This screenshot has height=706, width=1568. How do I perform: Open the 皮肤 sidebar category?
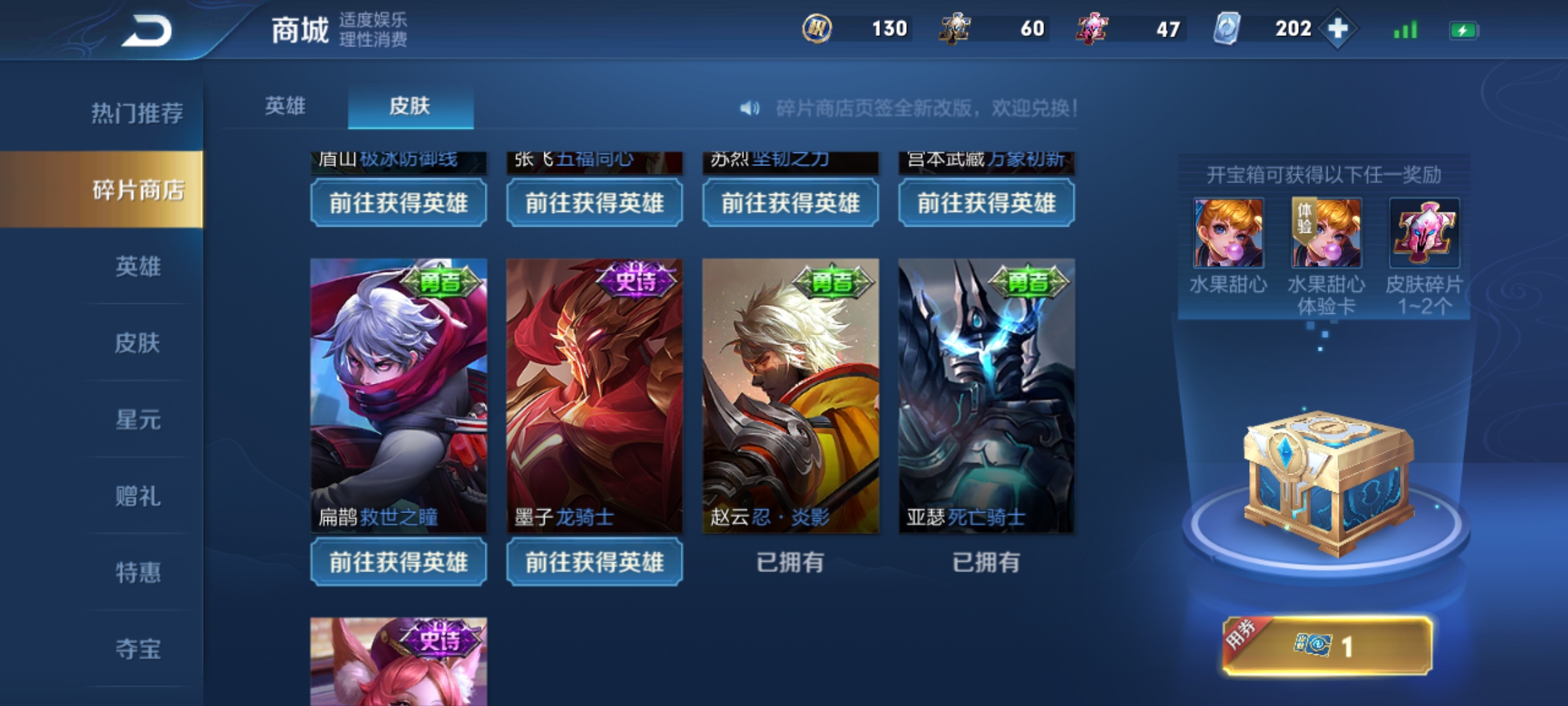pyautogui.click(x=137, y=343)
